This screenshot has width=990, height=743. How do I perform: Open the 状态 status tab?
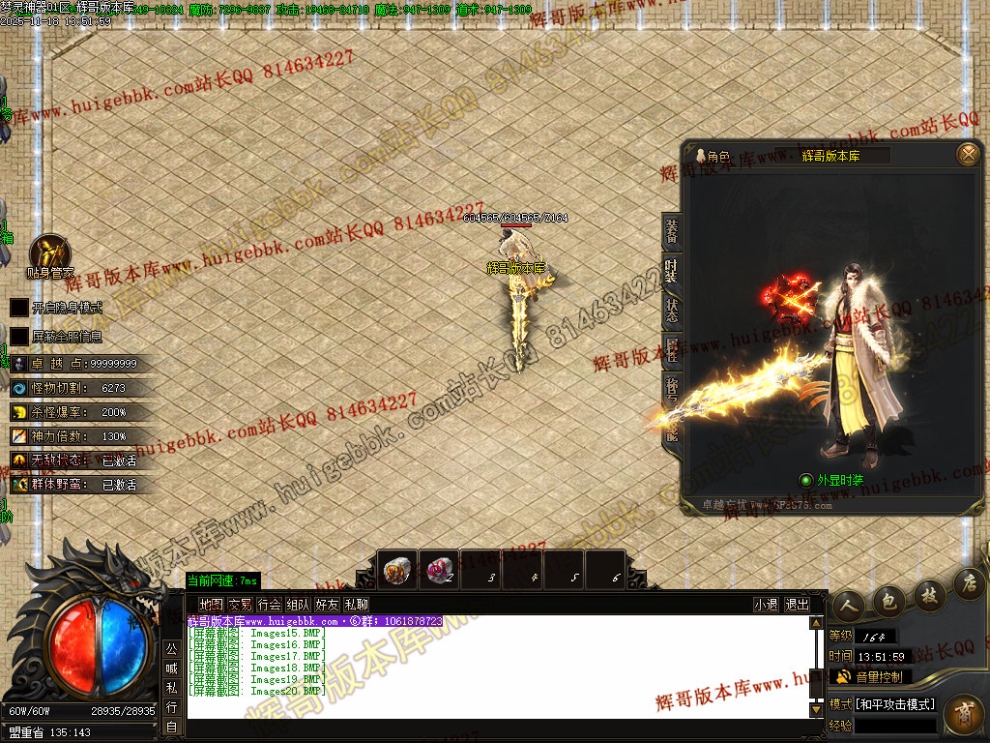click(671, 309)
